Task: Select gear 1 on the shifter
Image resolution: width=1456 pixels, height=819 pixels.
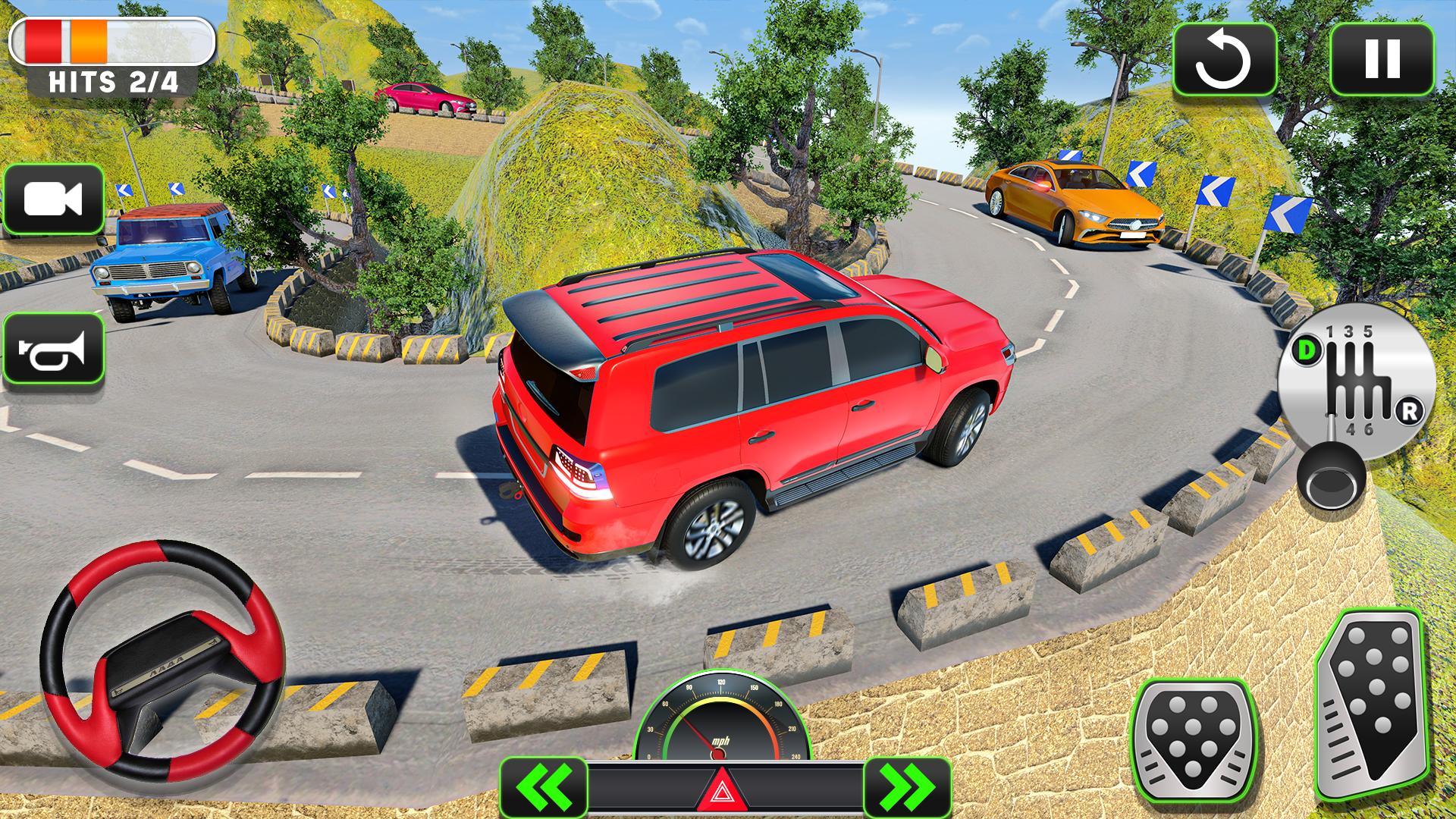Action: pyautogui.click(x=1330, y=332)
